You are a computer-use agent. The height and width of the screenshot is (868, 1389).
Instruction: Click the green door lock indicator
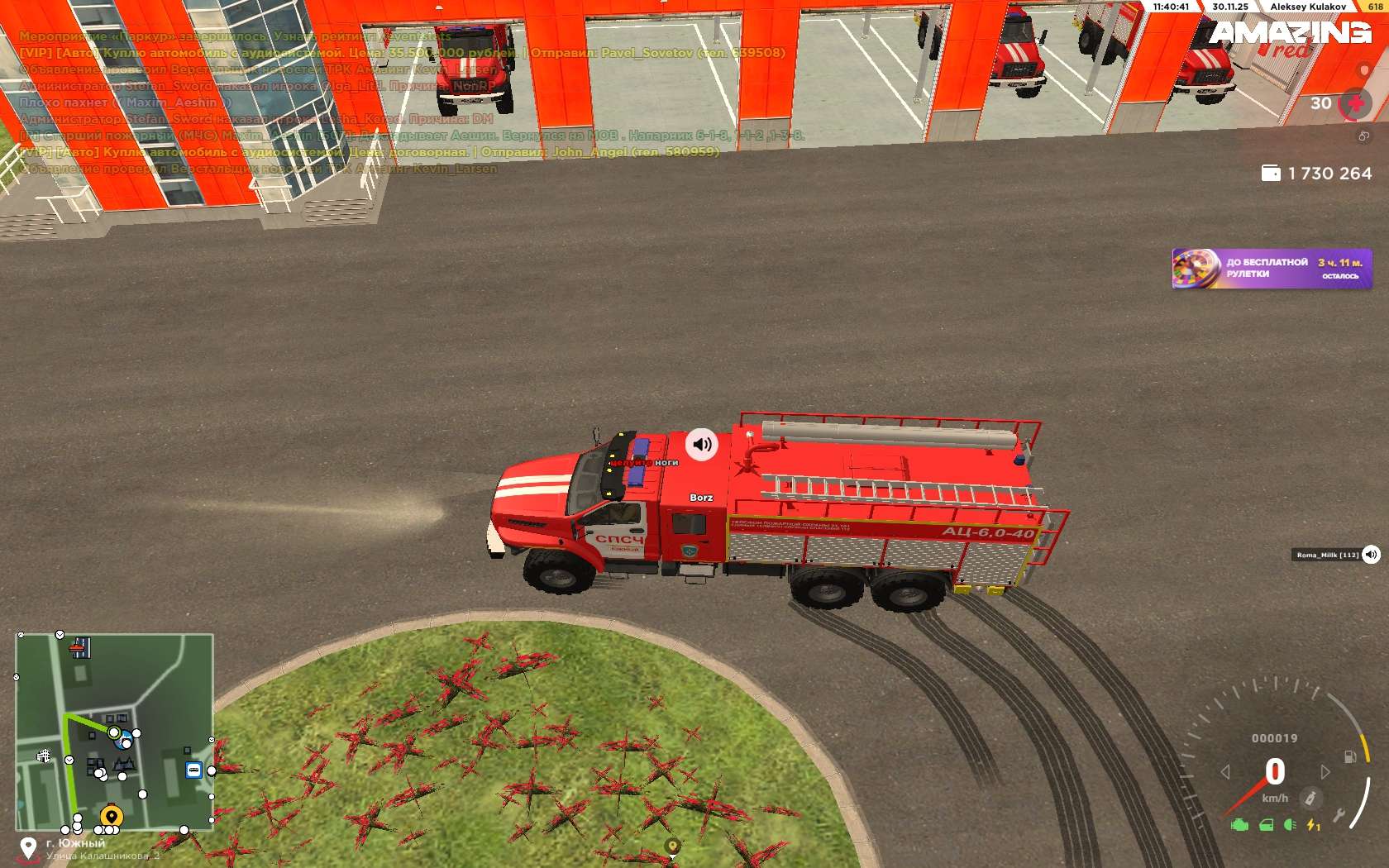tap(1266, 825)
